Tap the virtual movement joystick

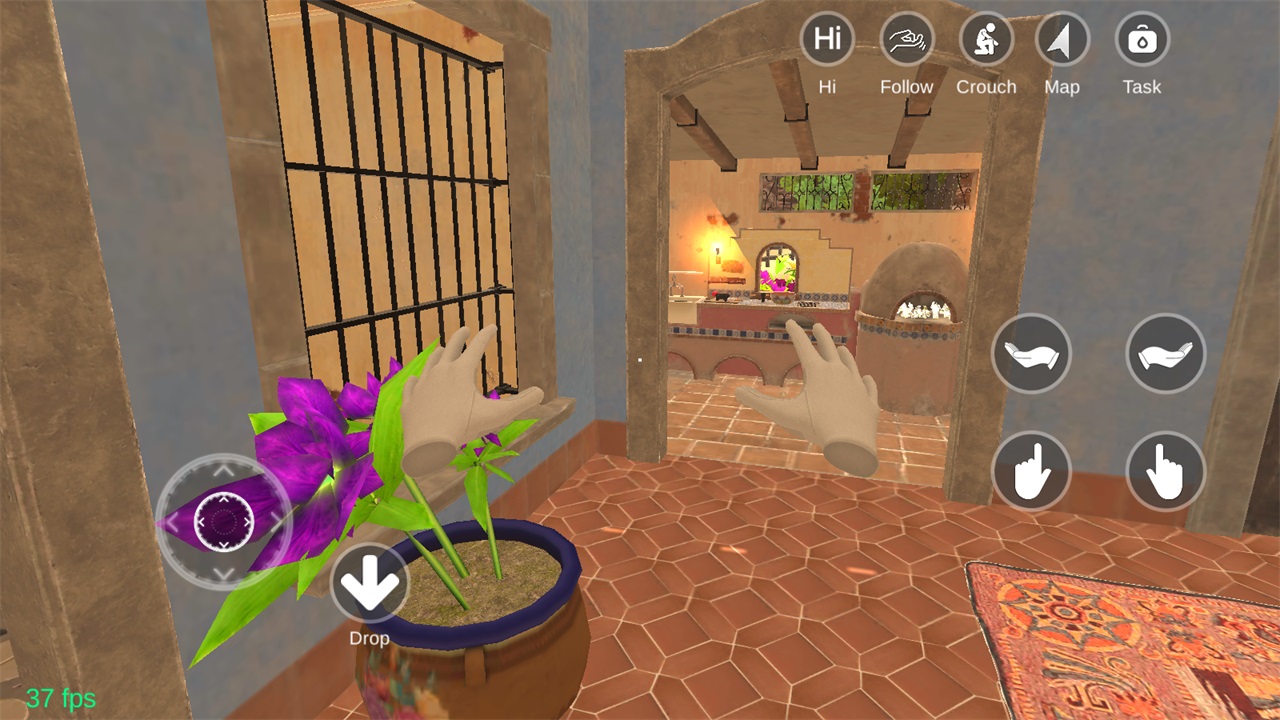pos(224,521)
